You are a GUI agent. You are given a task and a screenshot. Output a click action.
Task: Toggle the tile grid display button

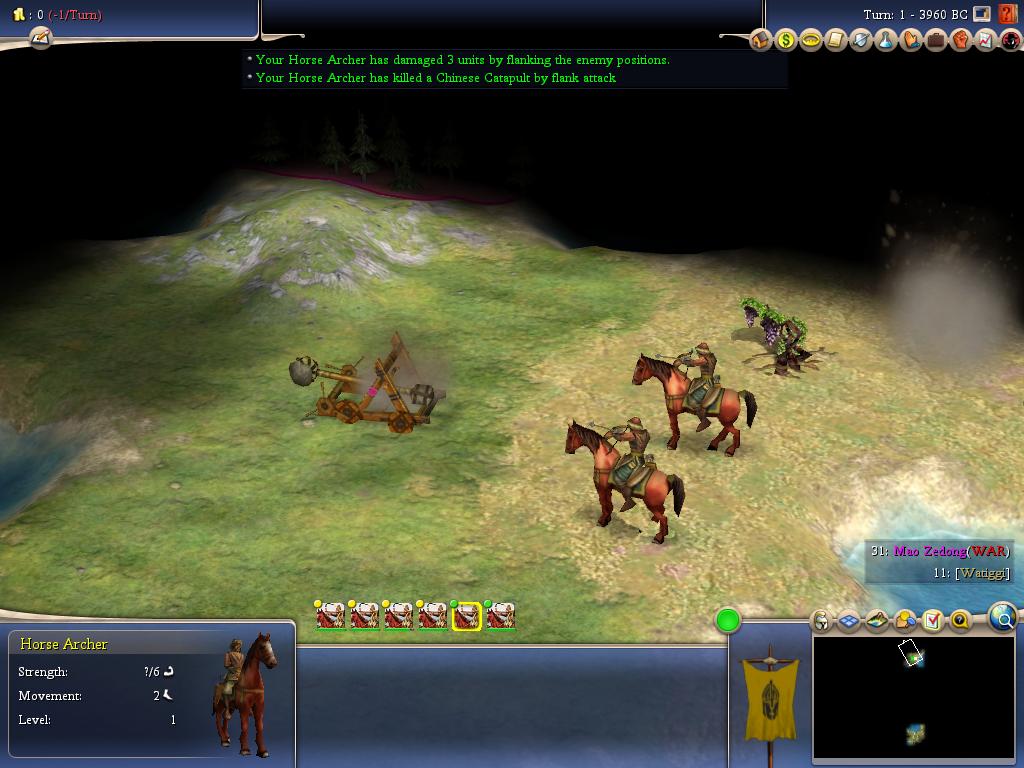point(849,621)
